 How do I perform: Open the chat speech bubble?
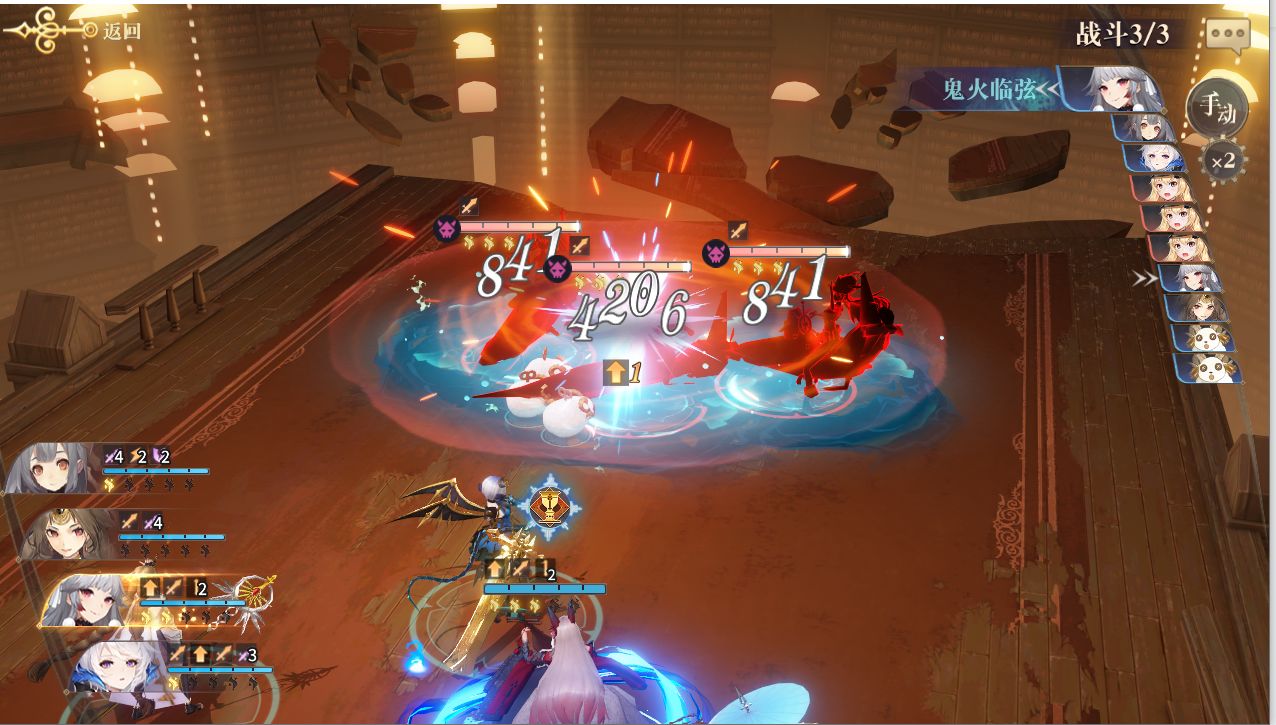(1227, 34)
